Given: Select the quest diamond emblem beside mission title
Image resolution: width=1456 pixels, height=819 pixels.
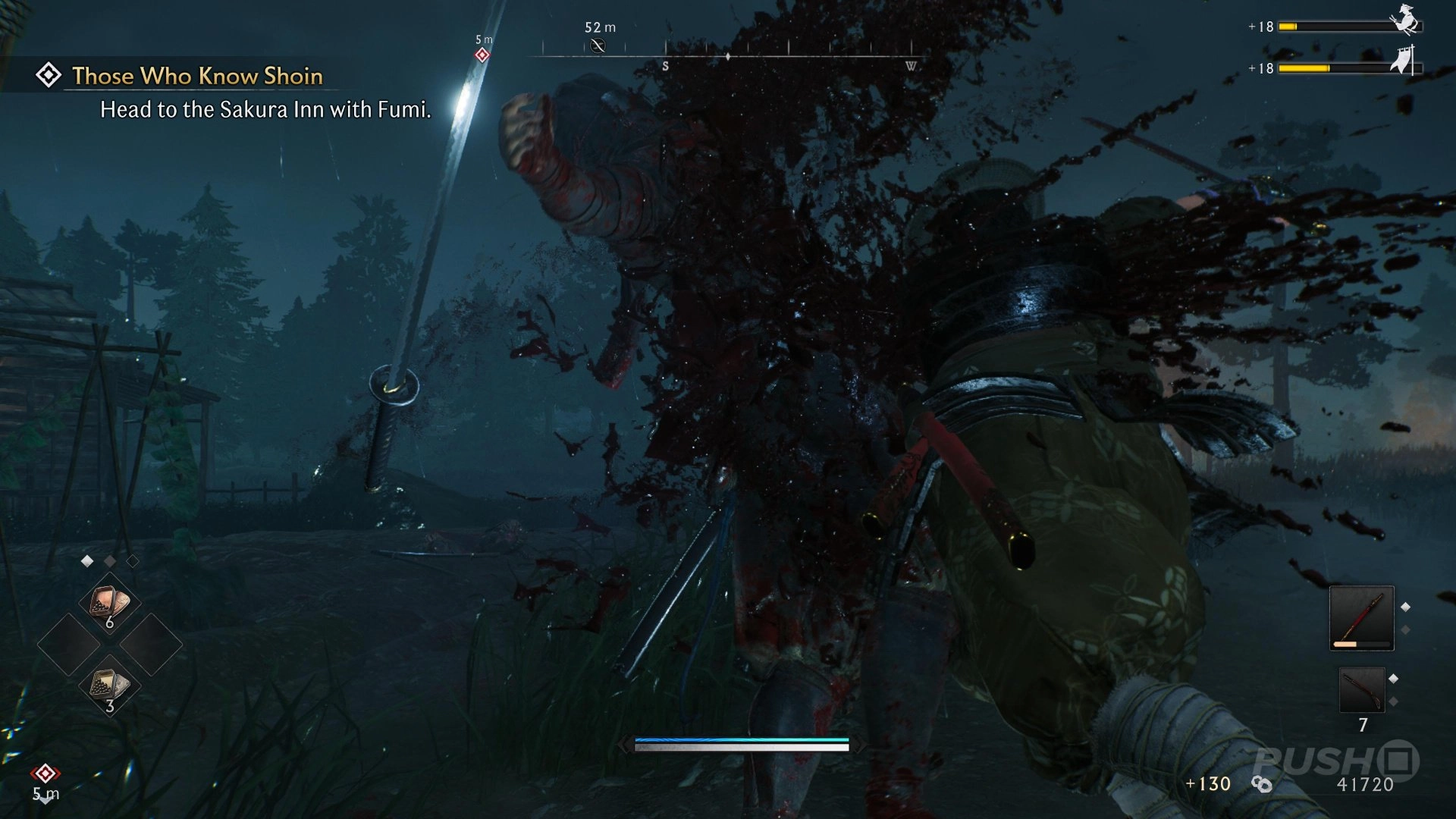Looking at the screenshot, I should coord(49,74).
